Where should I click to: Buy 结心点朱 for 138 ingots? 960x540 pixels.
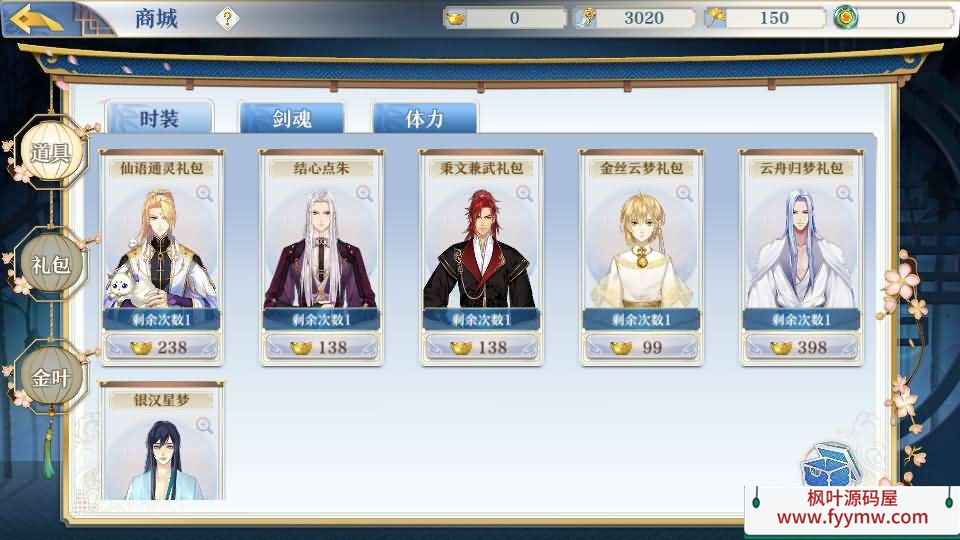[320, 348]
